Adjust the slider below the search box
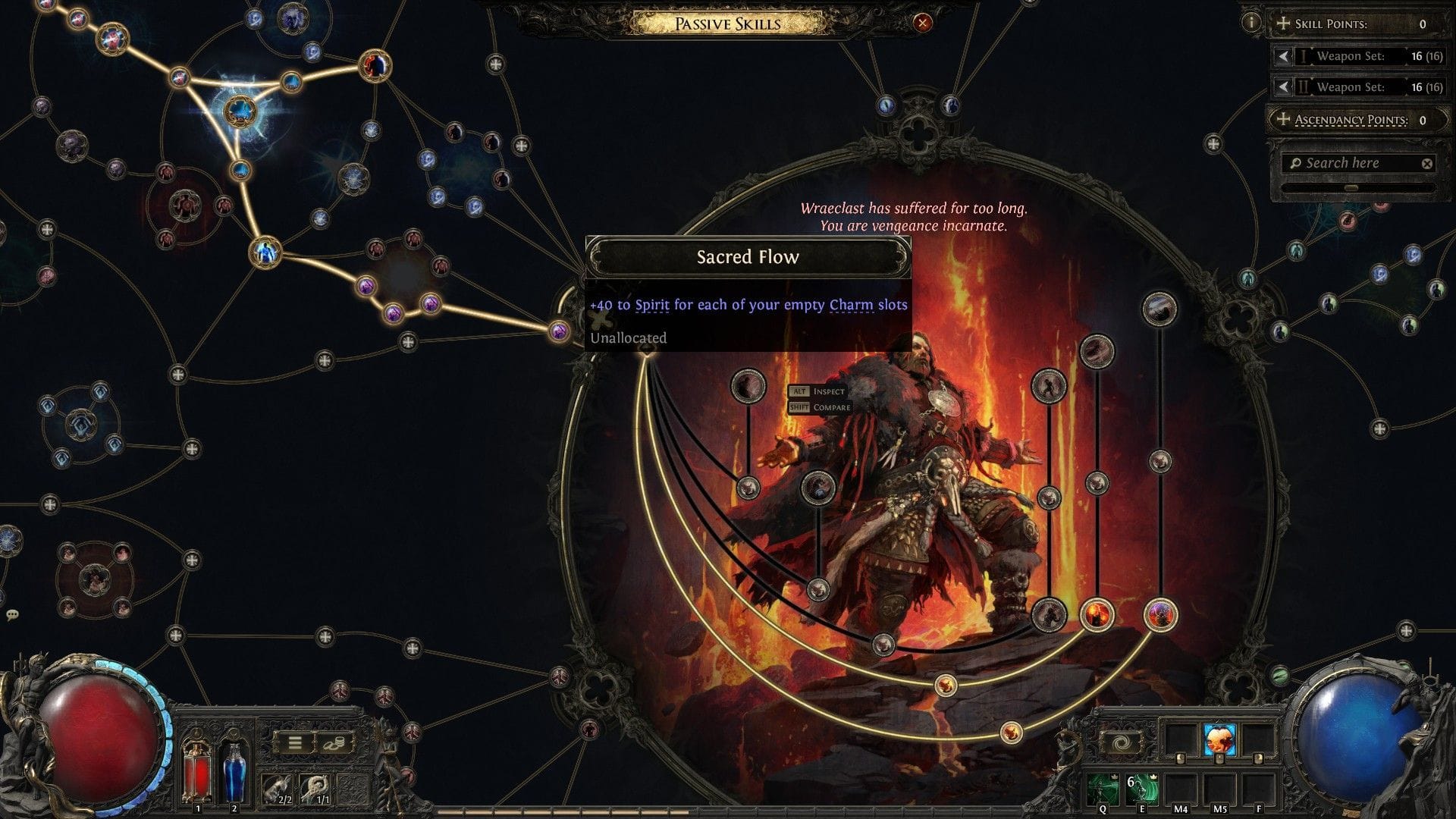 coord(1351,187)
